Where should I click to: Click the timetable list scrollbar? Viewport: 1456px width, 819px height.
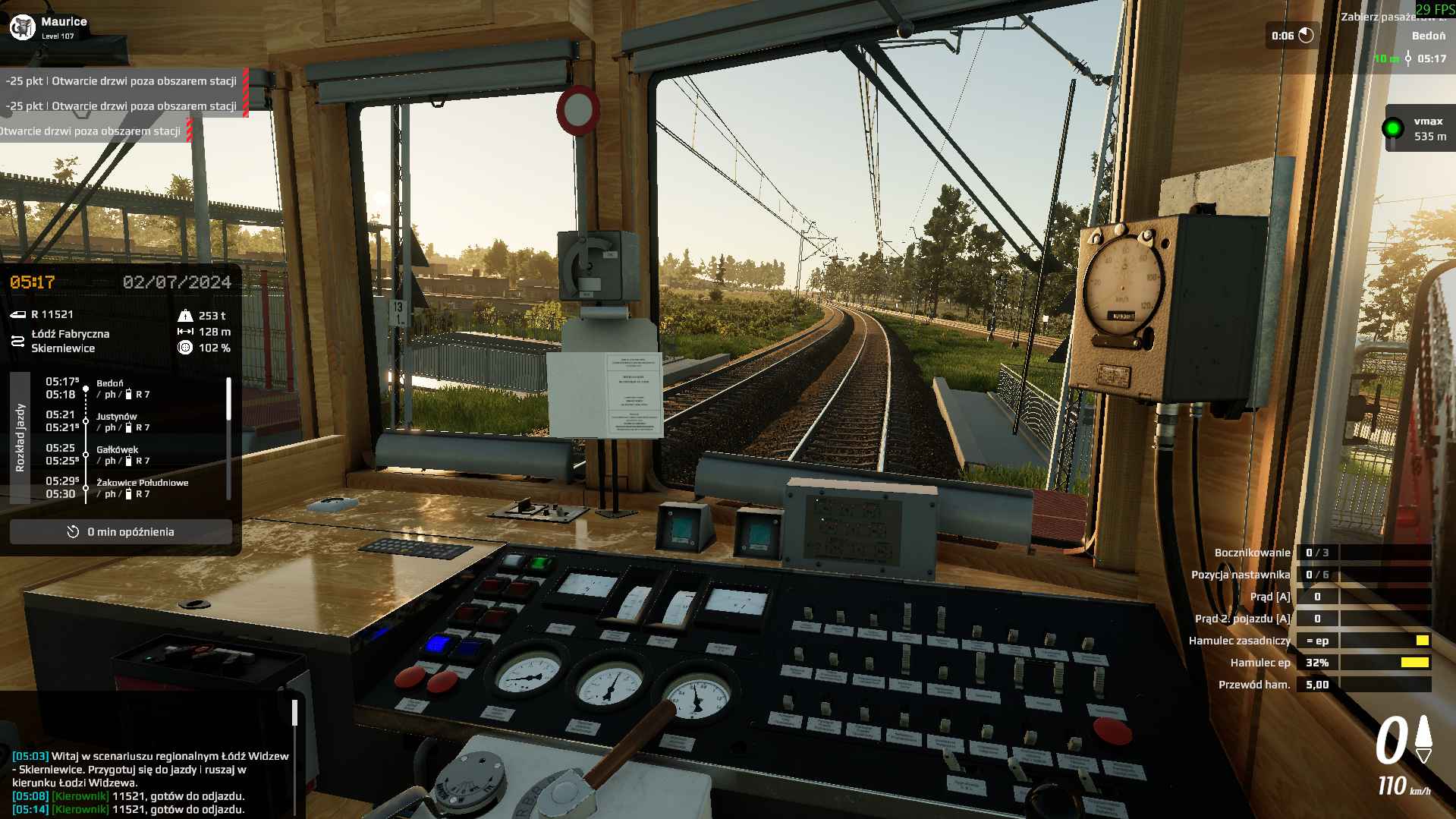pos(228,399)
